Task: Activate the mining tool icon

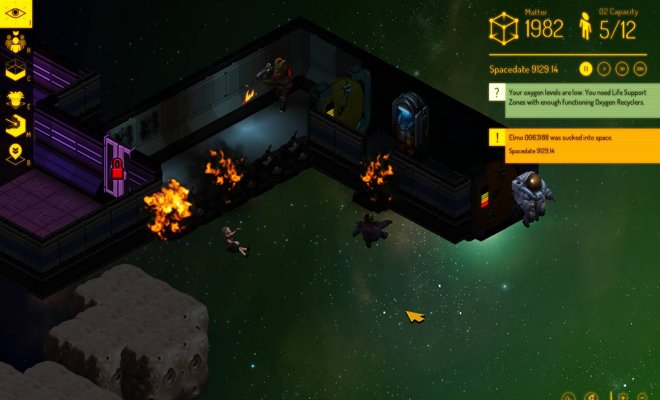Action: pyautogui.click(x=16, y=126)
